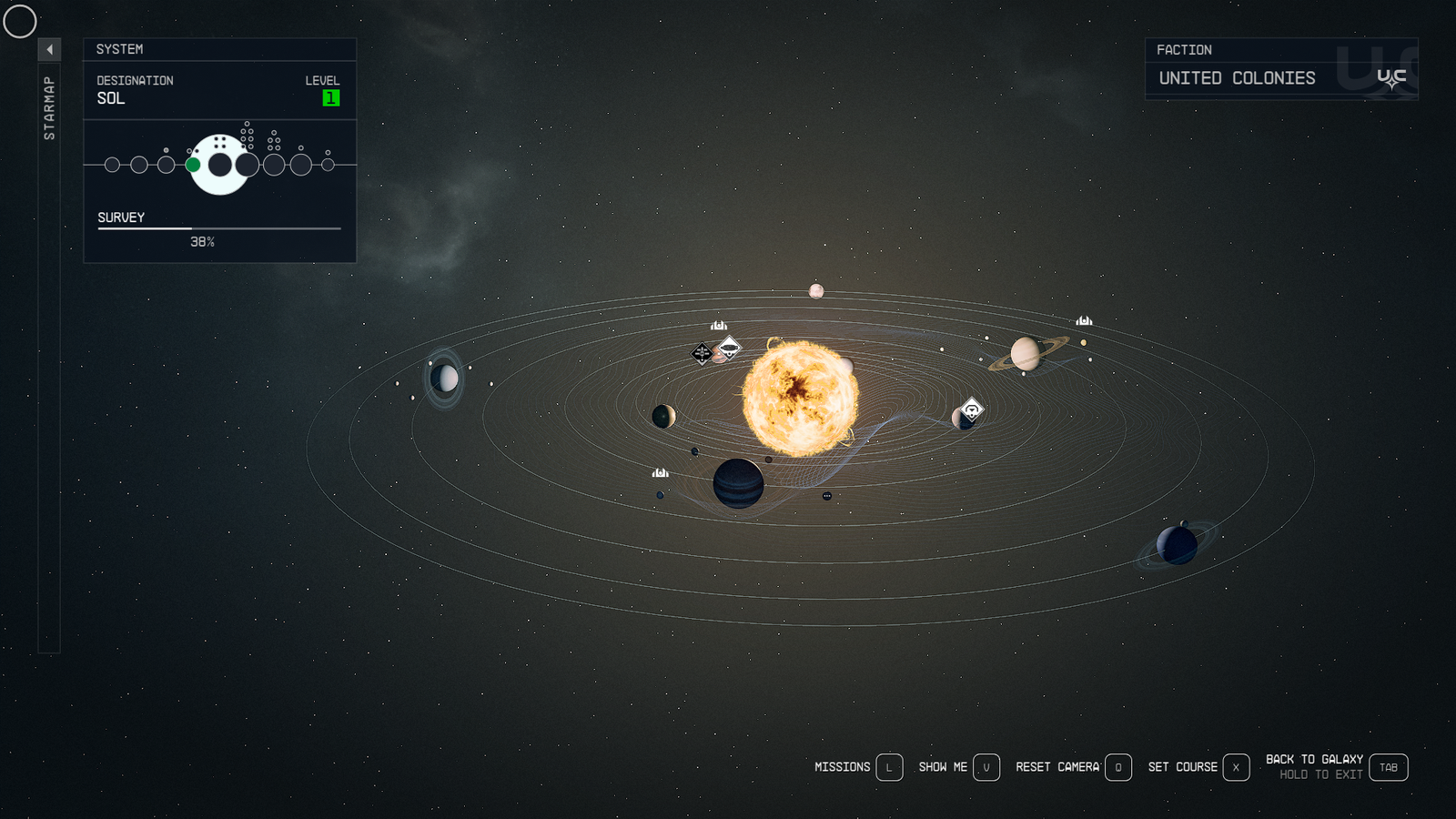Click the United Colonies faction emblem
The image size is (1456, 819).
(1391, 76)
